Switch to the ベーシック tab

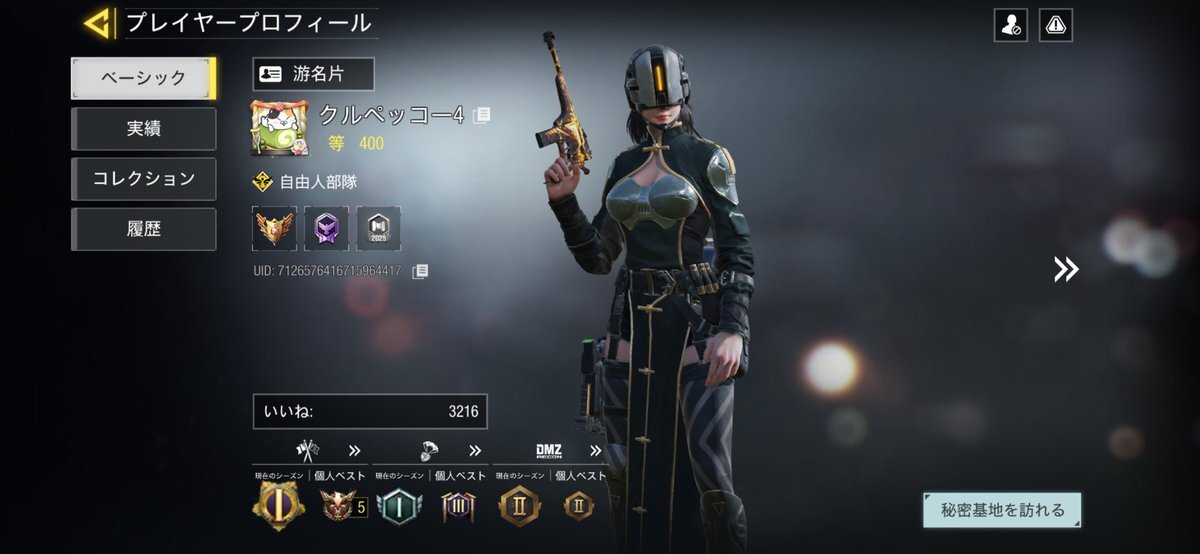[143, 78]
